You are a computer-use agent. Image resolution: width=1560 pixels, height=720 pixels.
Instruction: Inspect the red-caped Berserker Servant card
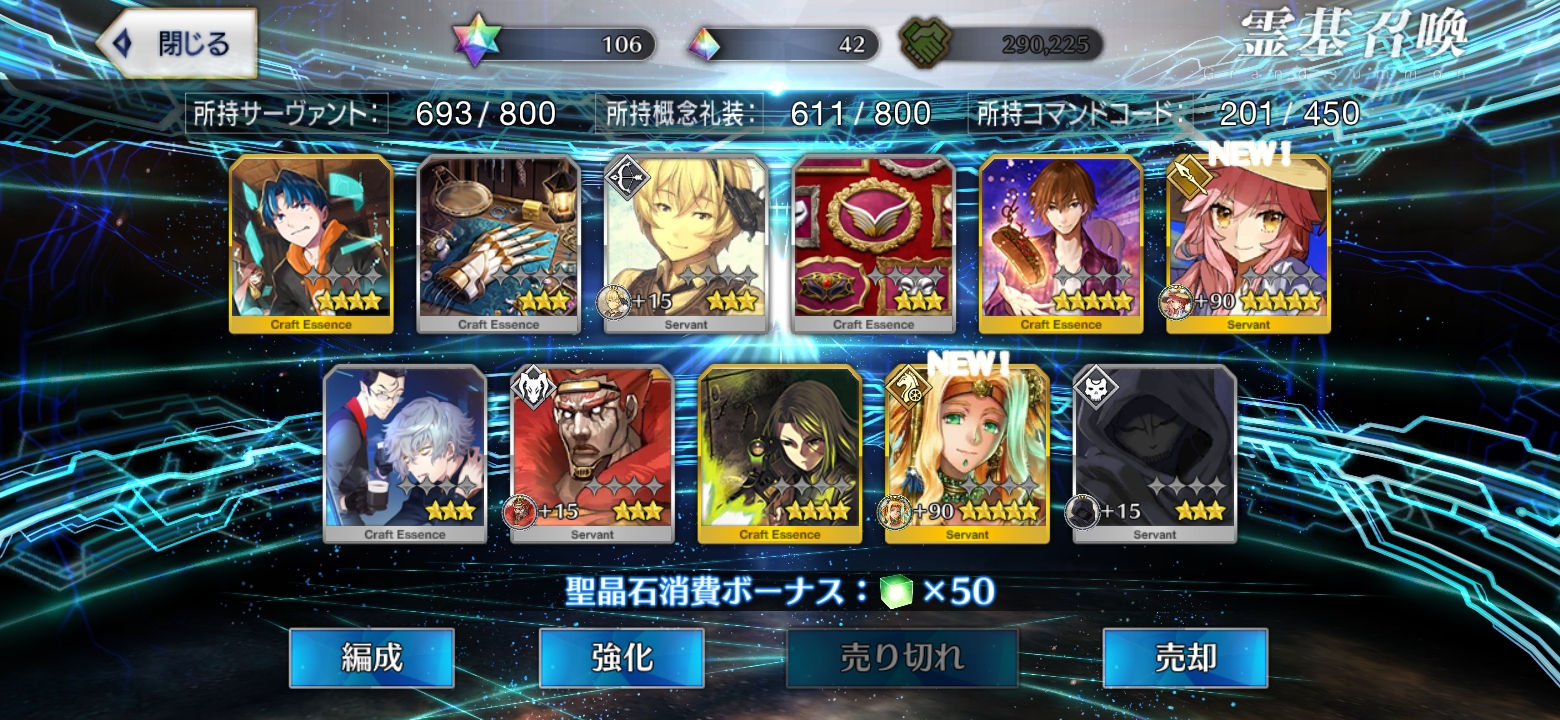(x=592, y=453)
